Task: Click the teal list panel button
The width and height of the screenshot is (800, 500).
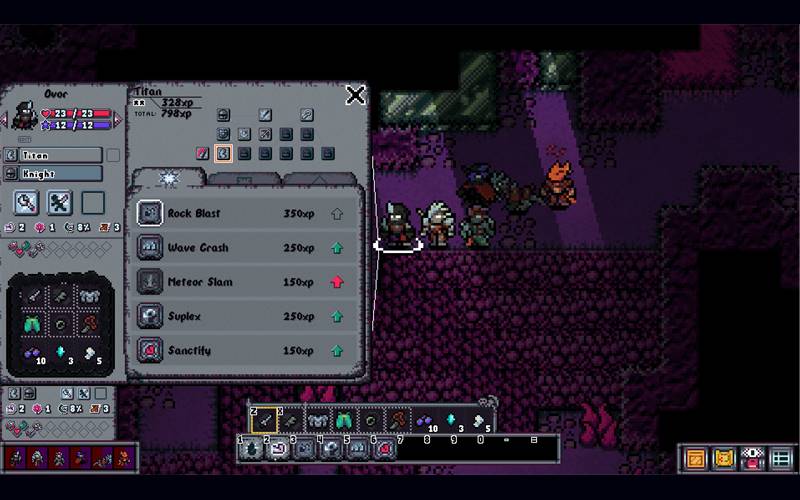Action: pyautogui.click(x=782, y=459)
